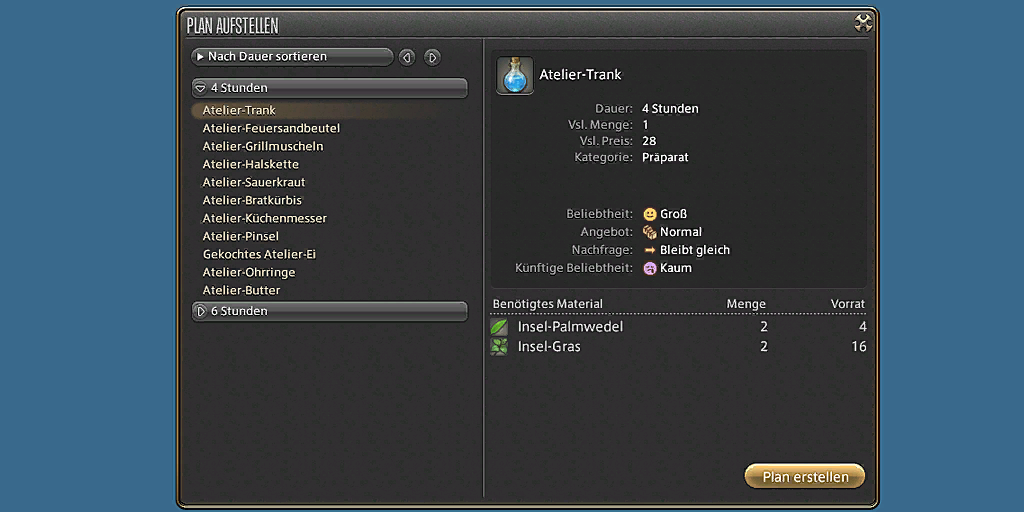This screenshot has height=512, width=1024.
Task: Select the Atelier-Sauerkraut entry
Action: click(254, 182)
